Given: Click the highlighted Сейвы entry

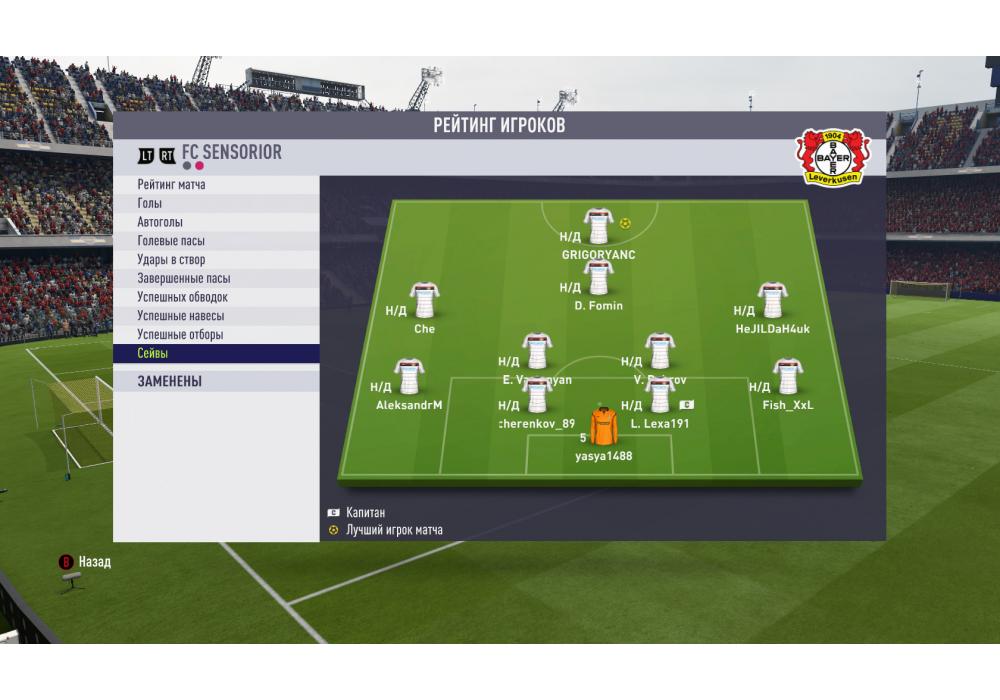Looking at the screenshot, I should [x=216, y=354].
